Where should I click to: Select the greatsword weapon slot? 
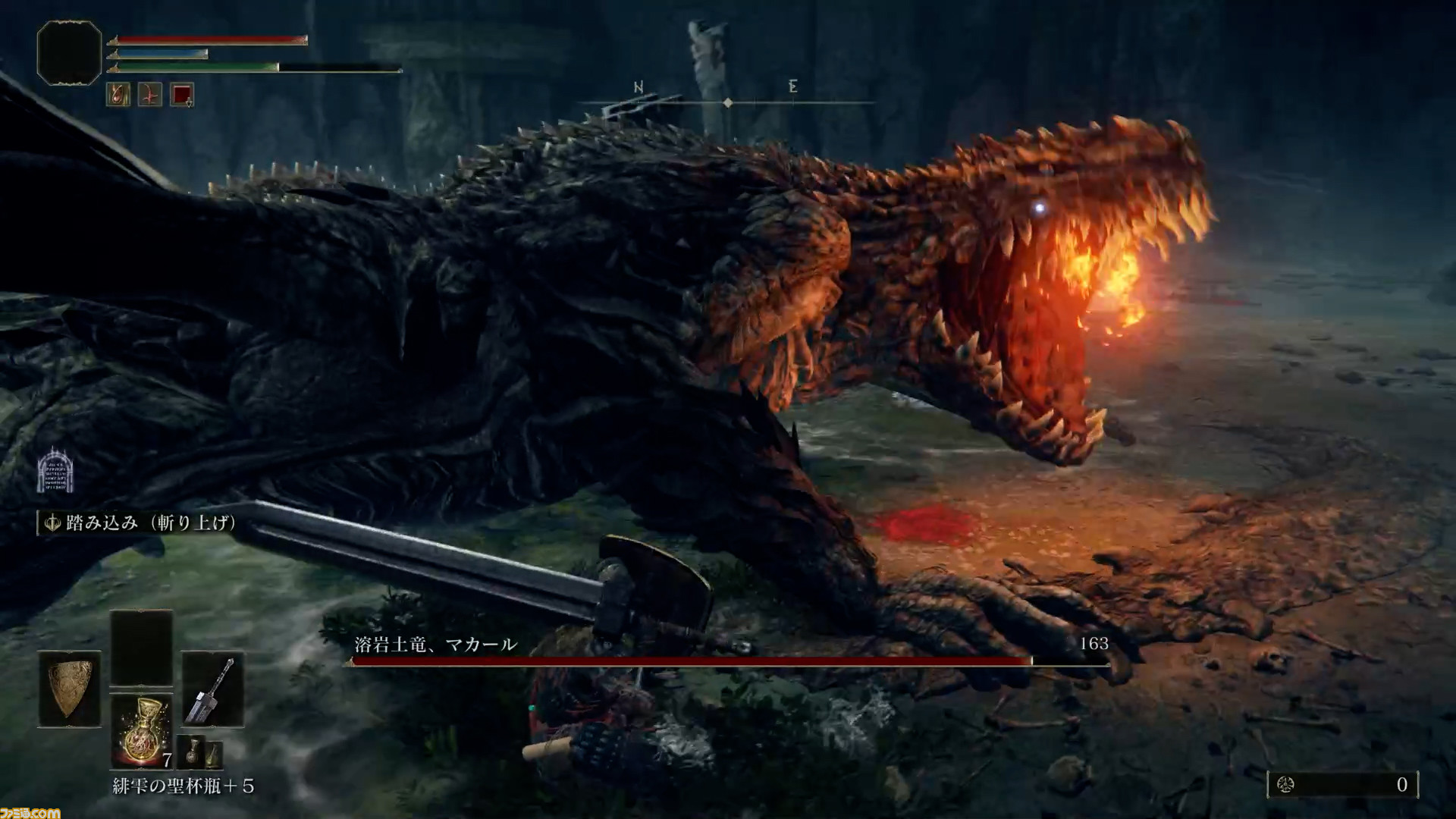click(213, 689)
